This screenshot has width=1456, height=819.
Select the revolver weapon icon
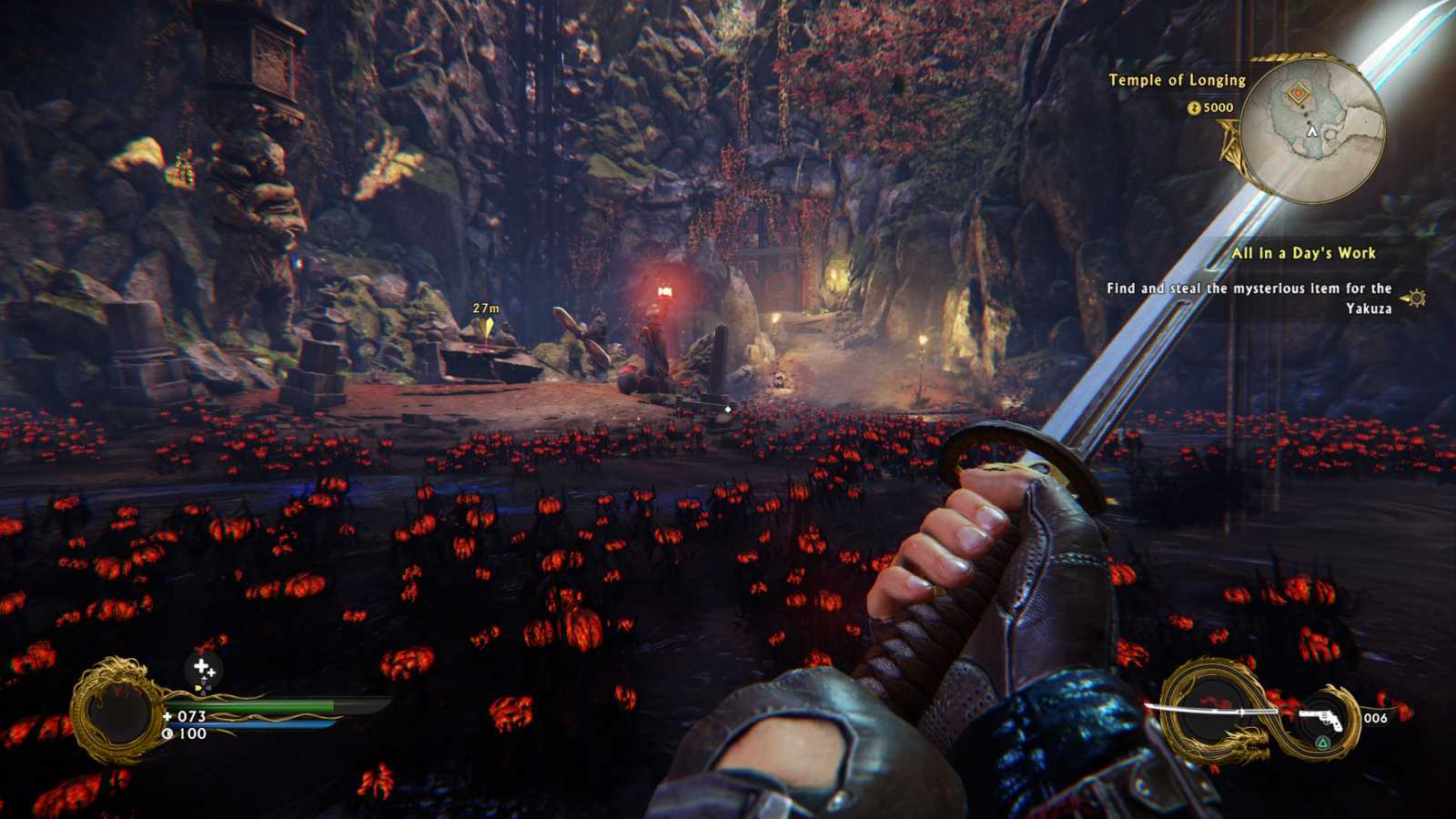(x=1323, y=719)
